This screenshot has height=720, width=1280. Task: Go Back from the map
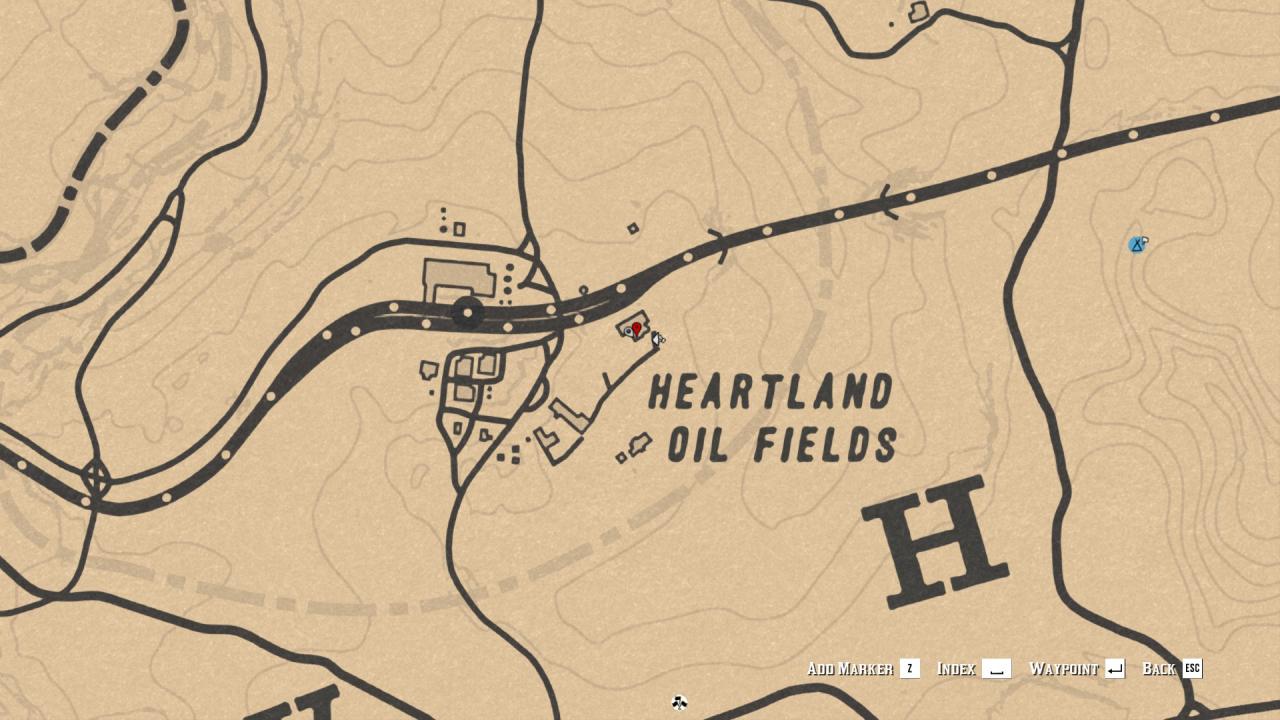[1158, 669]
